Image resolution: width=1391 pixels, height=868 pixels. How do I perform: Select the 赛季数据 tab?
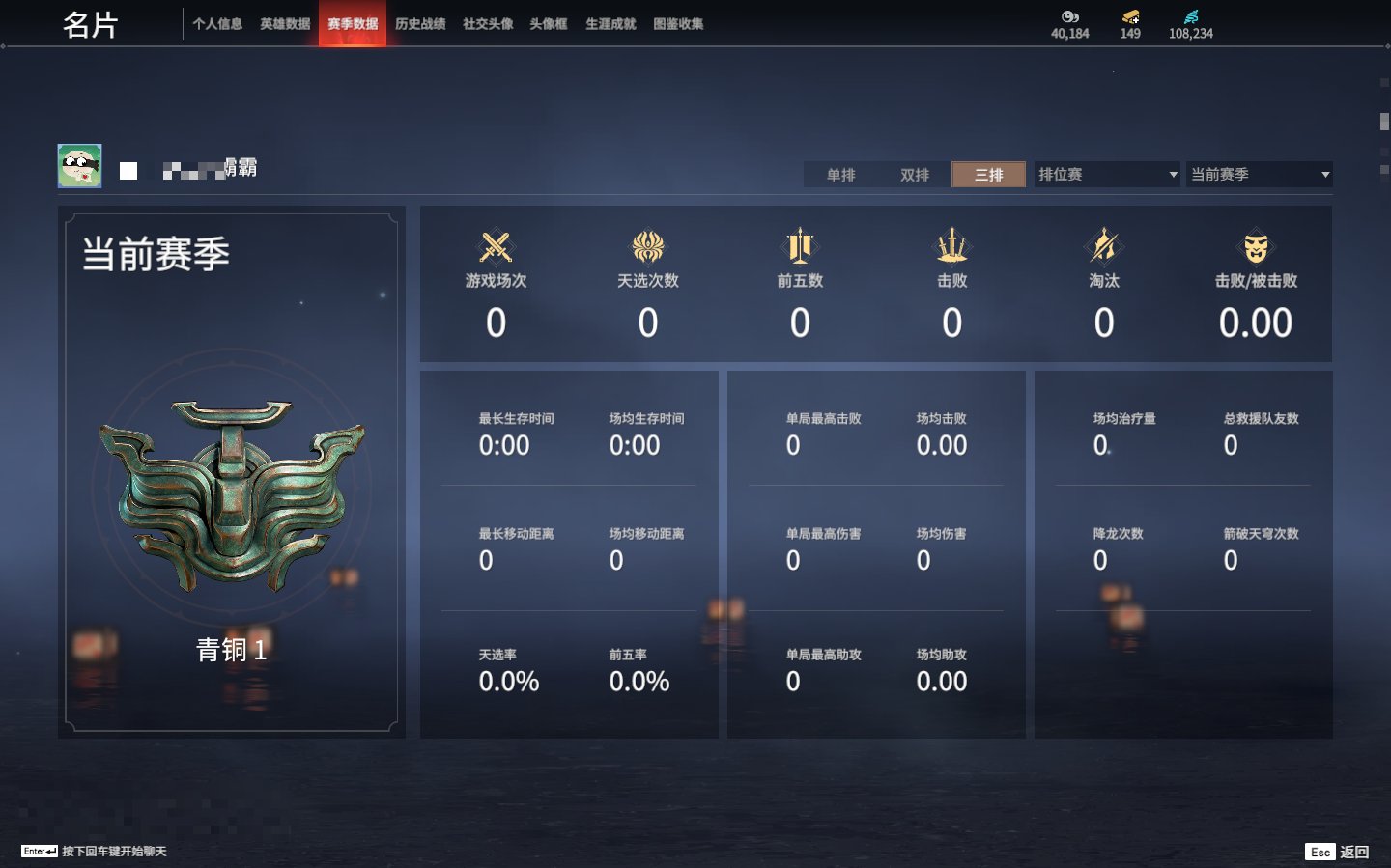click(x=353, y=24)
